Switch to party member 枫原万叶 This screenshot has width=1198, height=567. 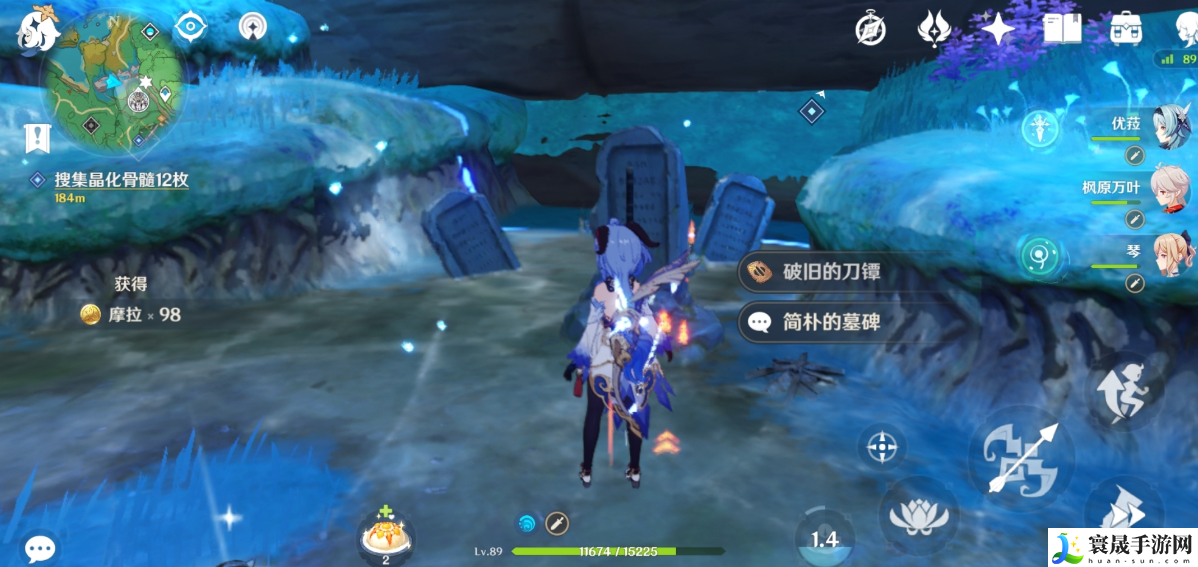(x=1169, y=190)
